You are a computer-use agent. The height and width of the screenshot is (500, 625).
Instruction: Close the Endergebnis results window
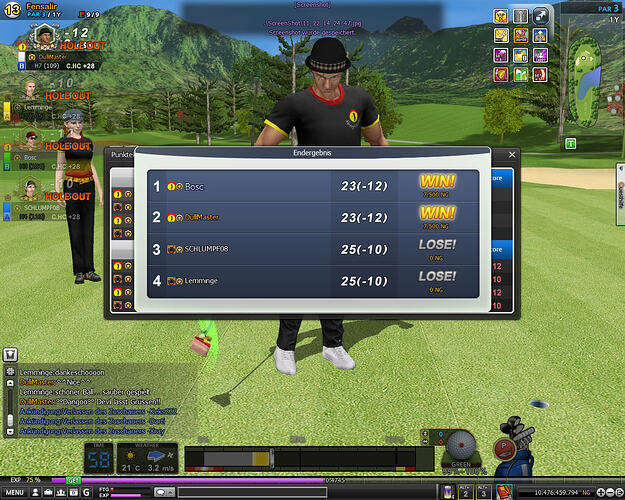[513, 155]
